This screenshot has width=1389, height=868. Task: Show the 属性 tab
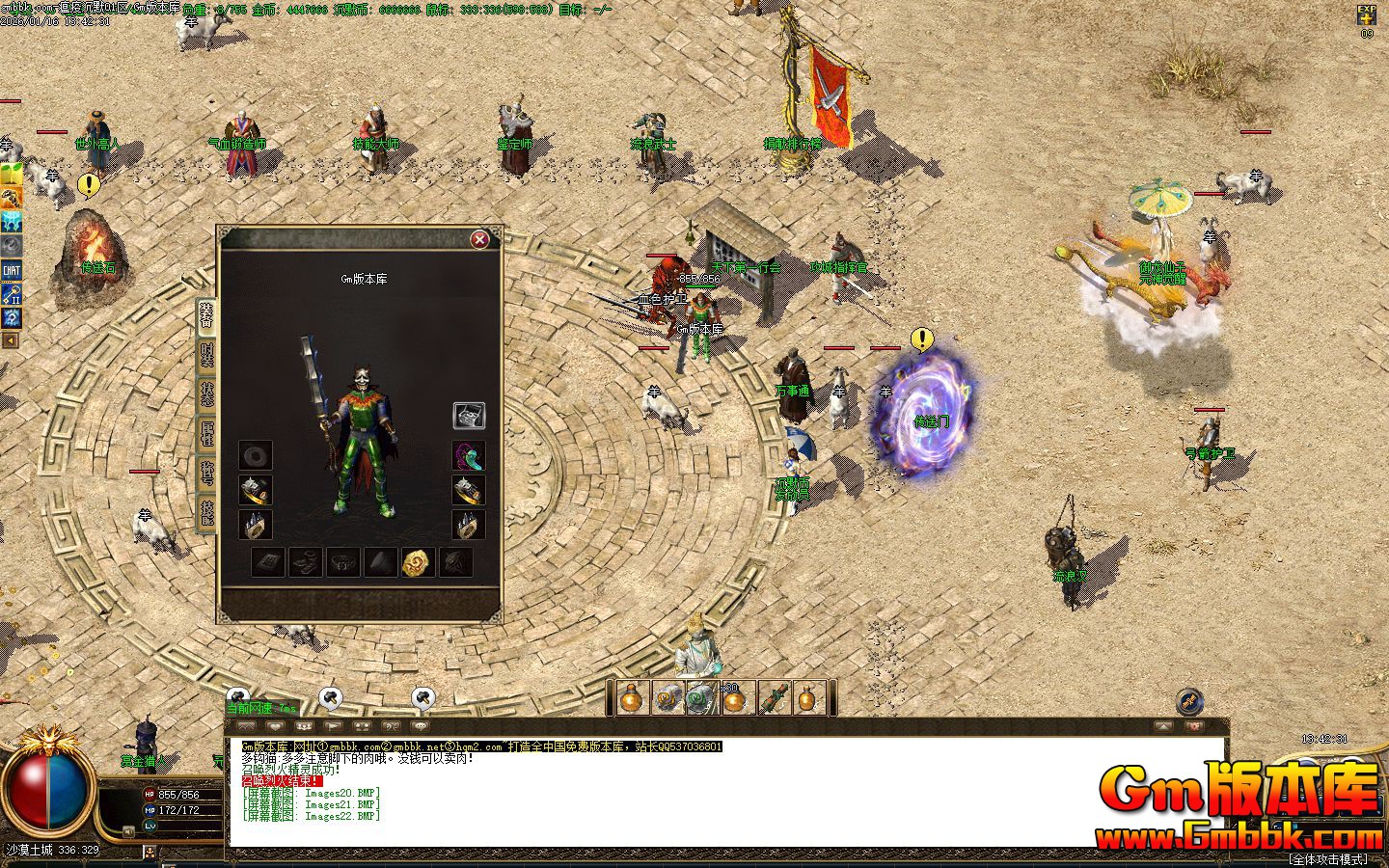[x=206, y=433]
